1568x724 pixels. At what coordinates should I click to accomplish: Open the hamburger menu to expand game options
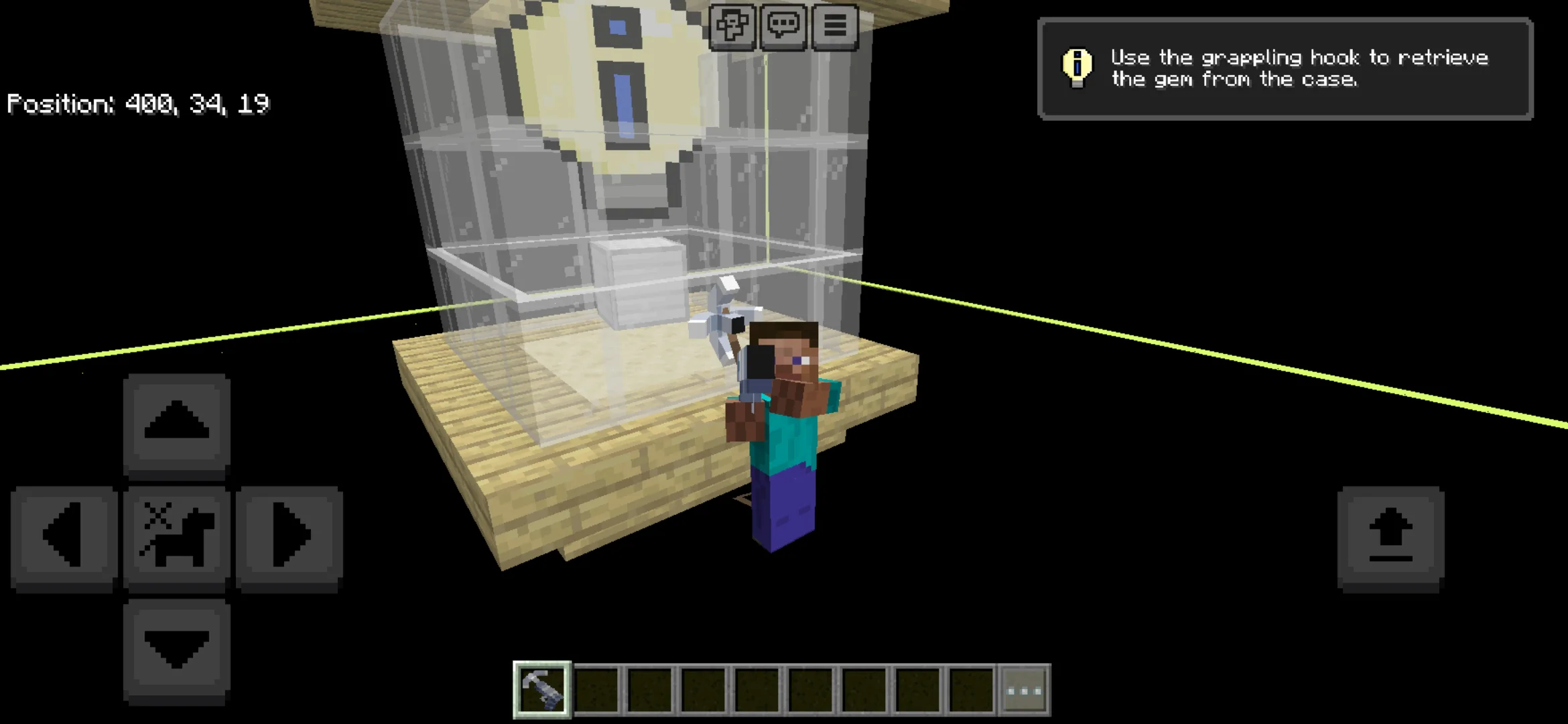click(x=834, y=26)
